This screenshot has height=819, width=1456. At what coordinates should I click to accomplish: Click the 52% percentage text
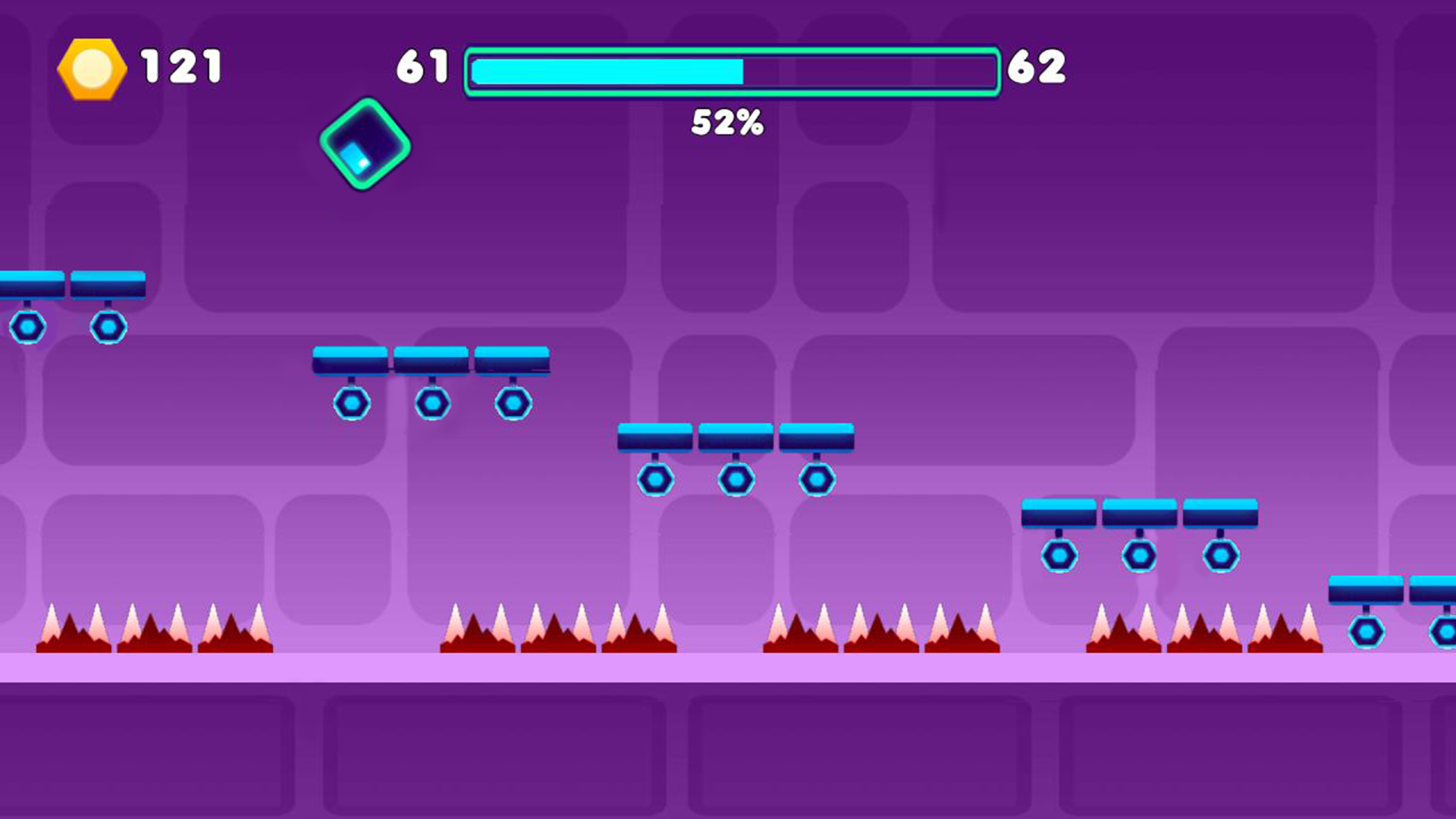726,123
